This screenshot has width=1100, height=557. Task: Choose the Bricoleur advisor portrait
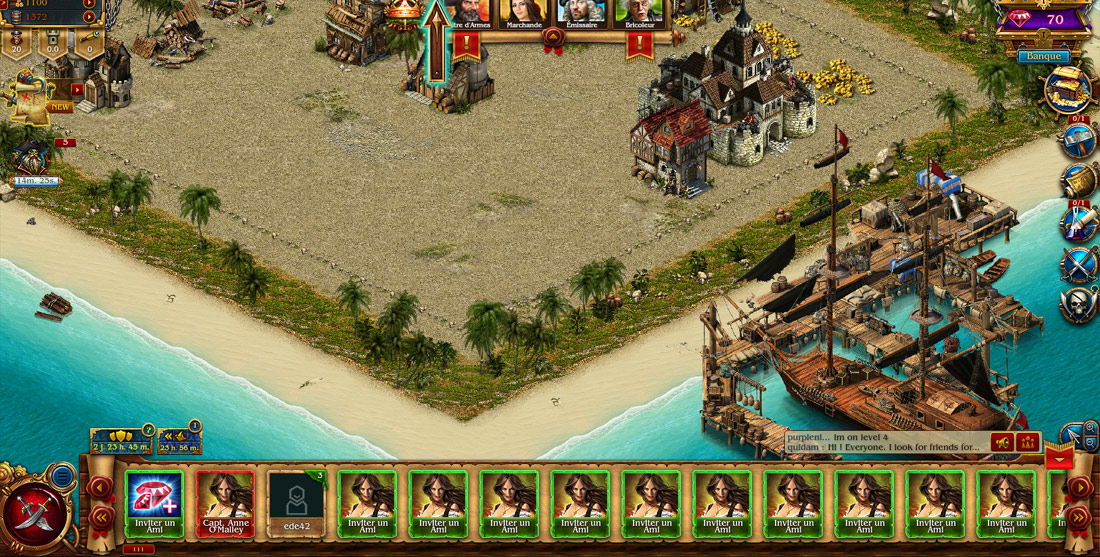click(x=638, y=12)
